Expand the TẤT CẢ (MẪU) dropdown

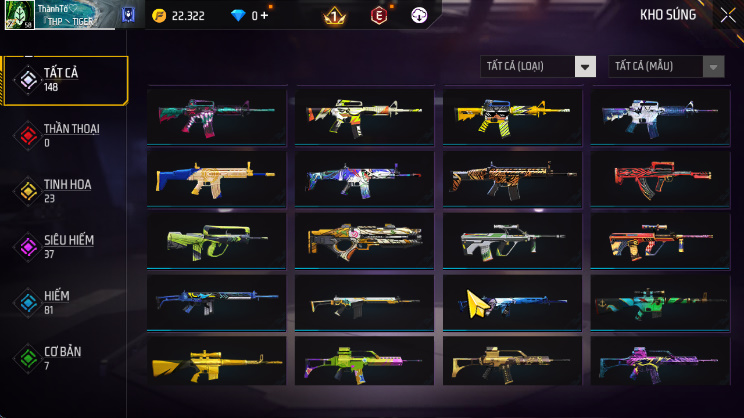click(666, 66)
